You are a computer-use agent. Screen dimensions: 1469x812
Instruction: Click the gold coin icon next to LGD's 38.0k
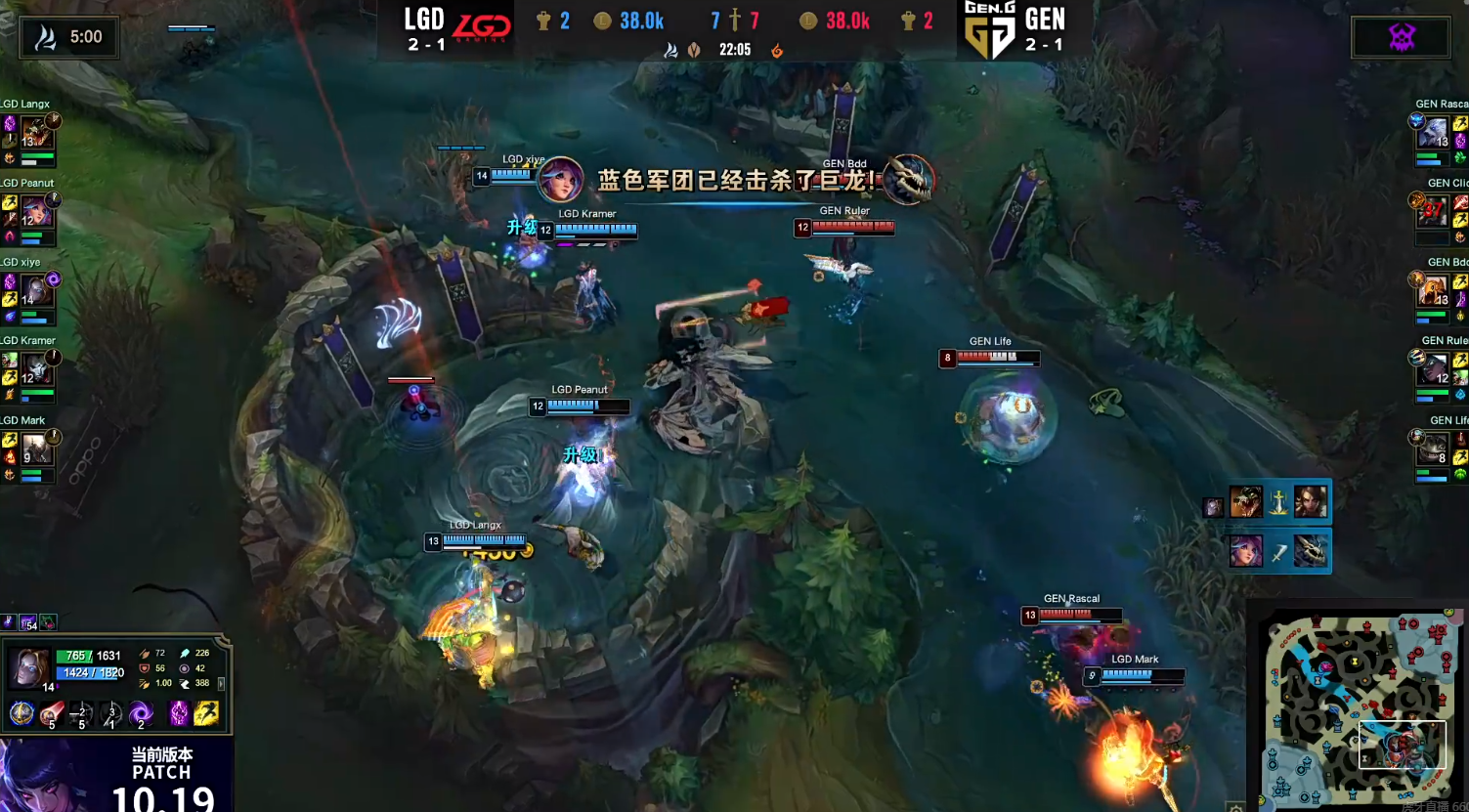pyautogui.click(x=602, y=21)
